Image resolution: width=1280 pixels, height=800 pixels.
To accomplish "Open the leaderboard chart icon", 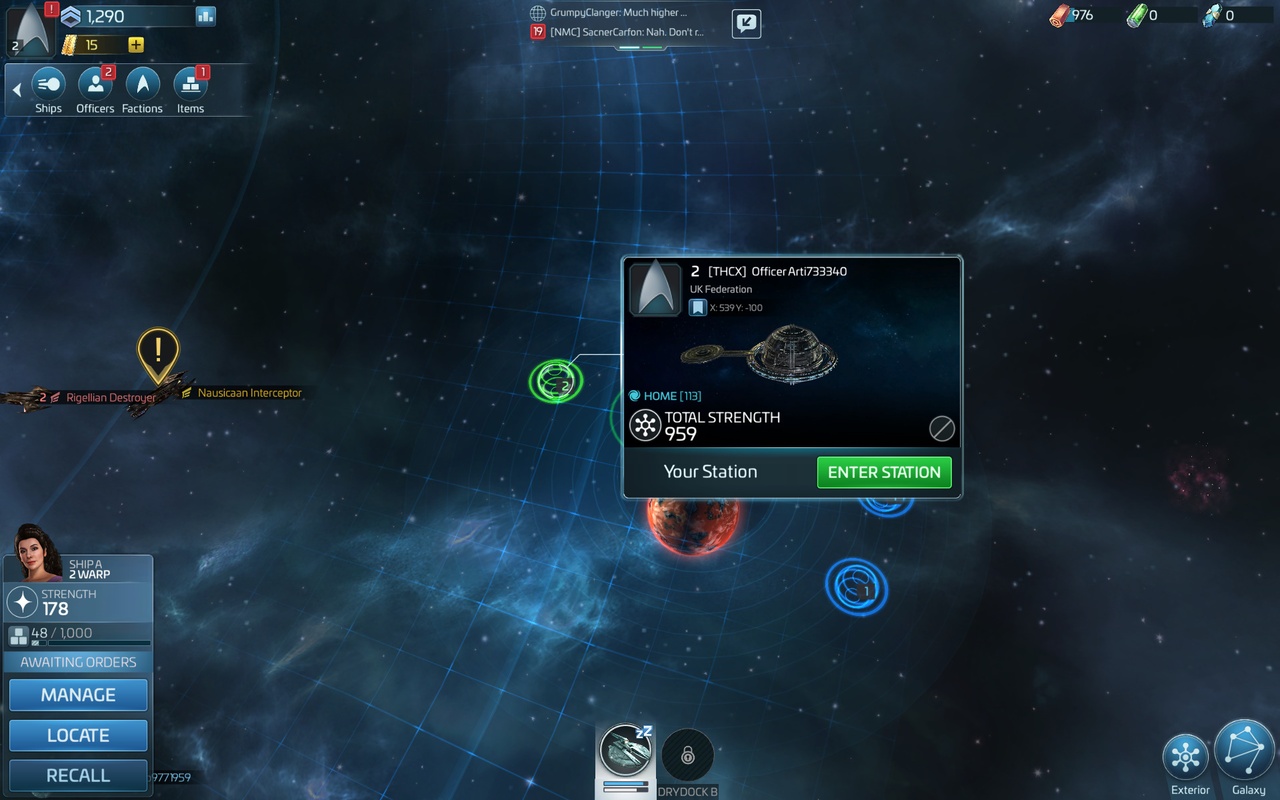I will click(206, 16).
